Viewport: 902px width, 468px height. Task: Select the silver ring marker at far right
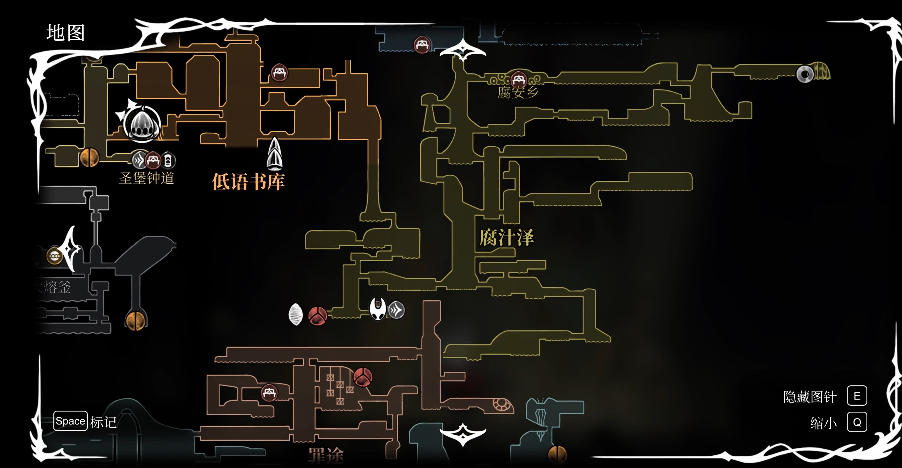[x=805, y=72]
